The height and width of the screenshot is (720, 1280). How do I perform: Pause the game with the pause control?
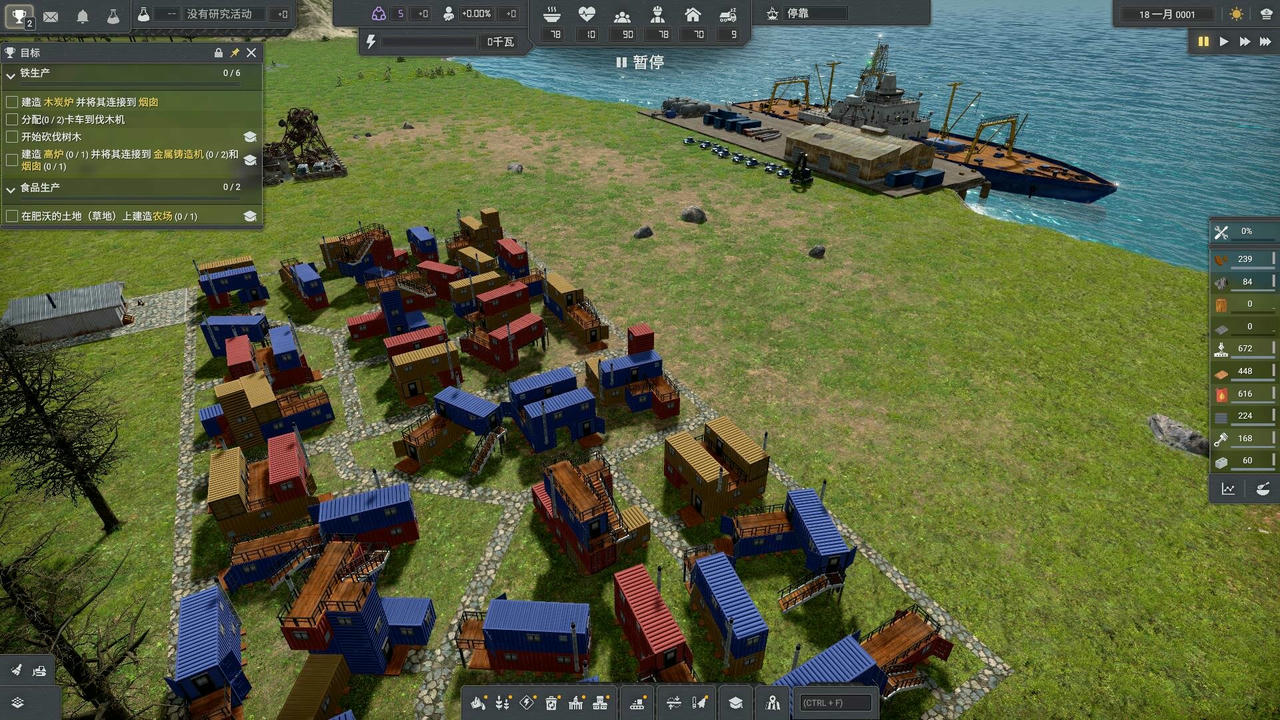coord(1203,42)
